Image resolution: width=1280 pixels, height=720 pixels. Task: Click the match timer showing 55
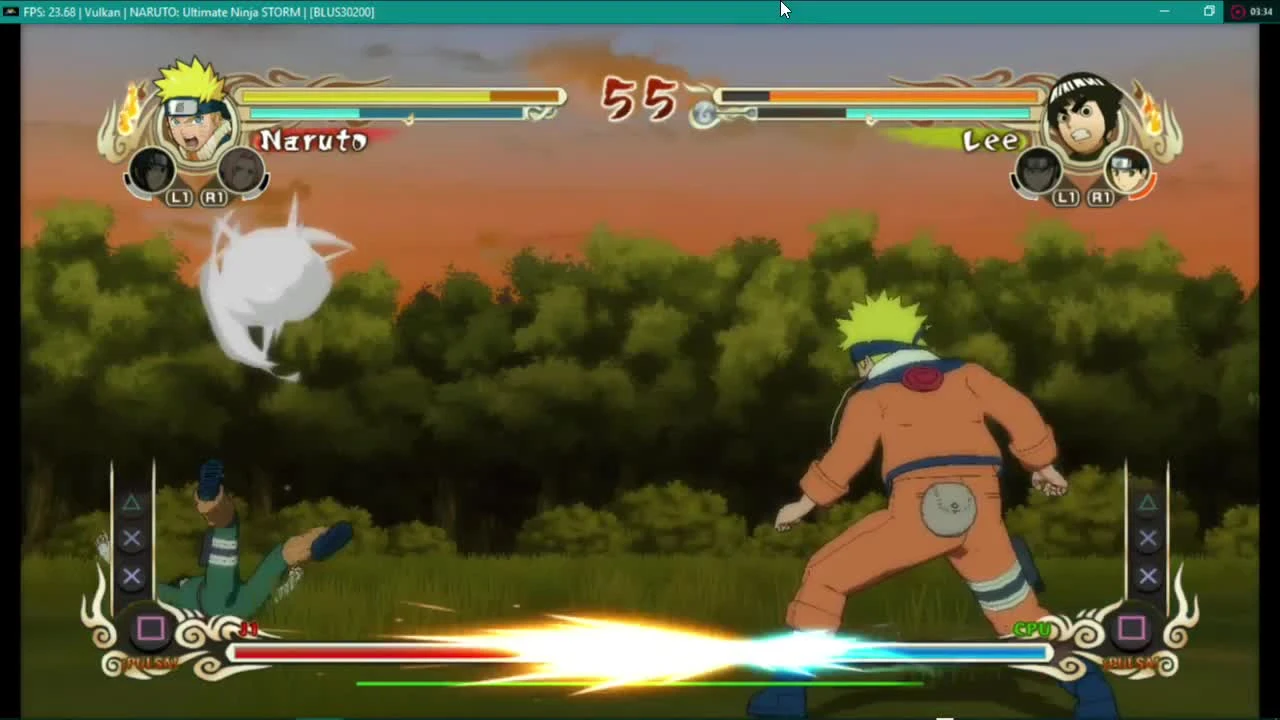click(638, 99)
